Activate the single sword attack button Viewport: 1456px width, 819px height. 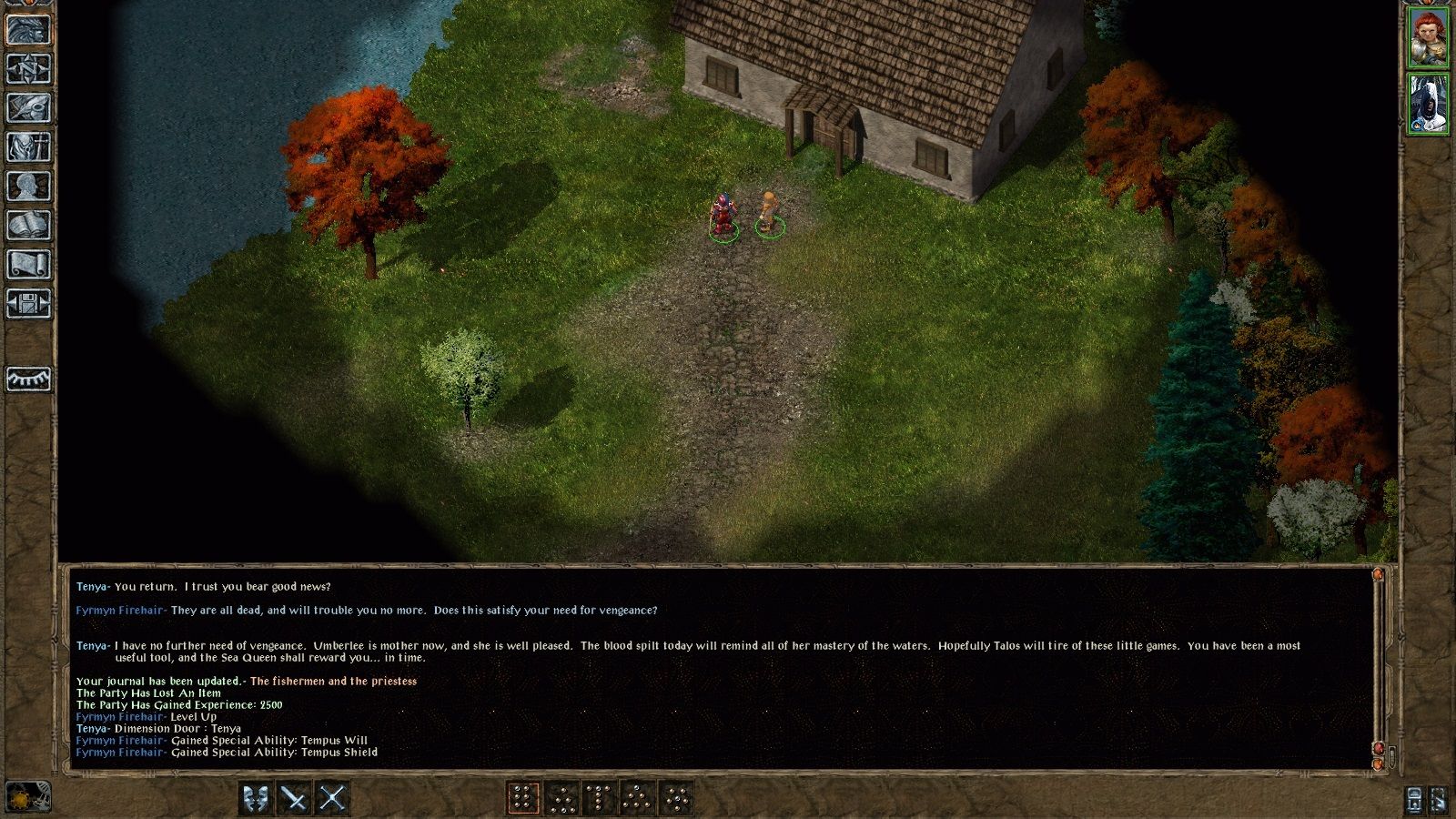click(294, 798)
